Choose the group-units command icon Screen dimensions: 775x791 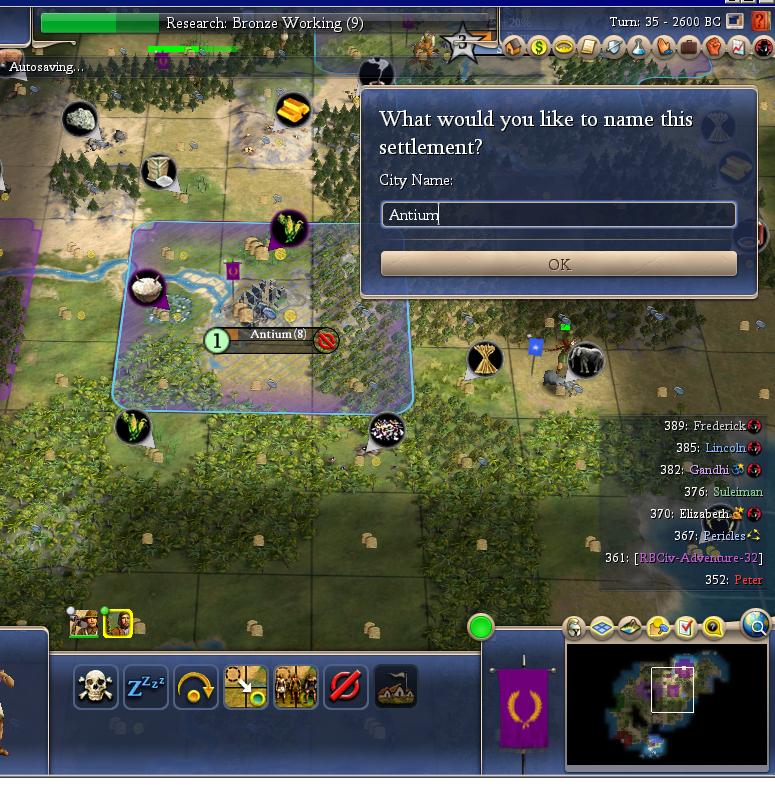pyautogui.click(x=296, y=687)
